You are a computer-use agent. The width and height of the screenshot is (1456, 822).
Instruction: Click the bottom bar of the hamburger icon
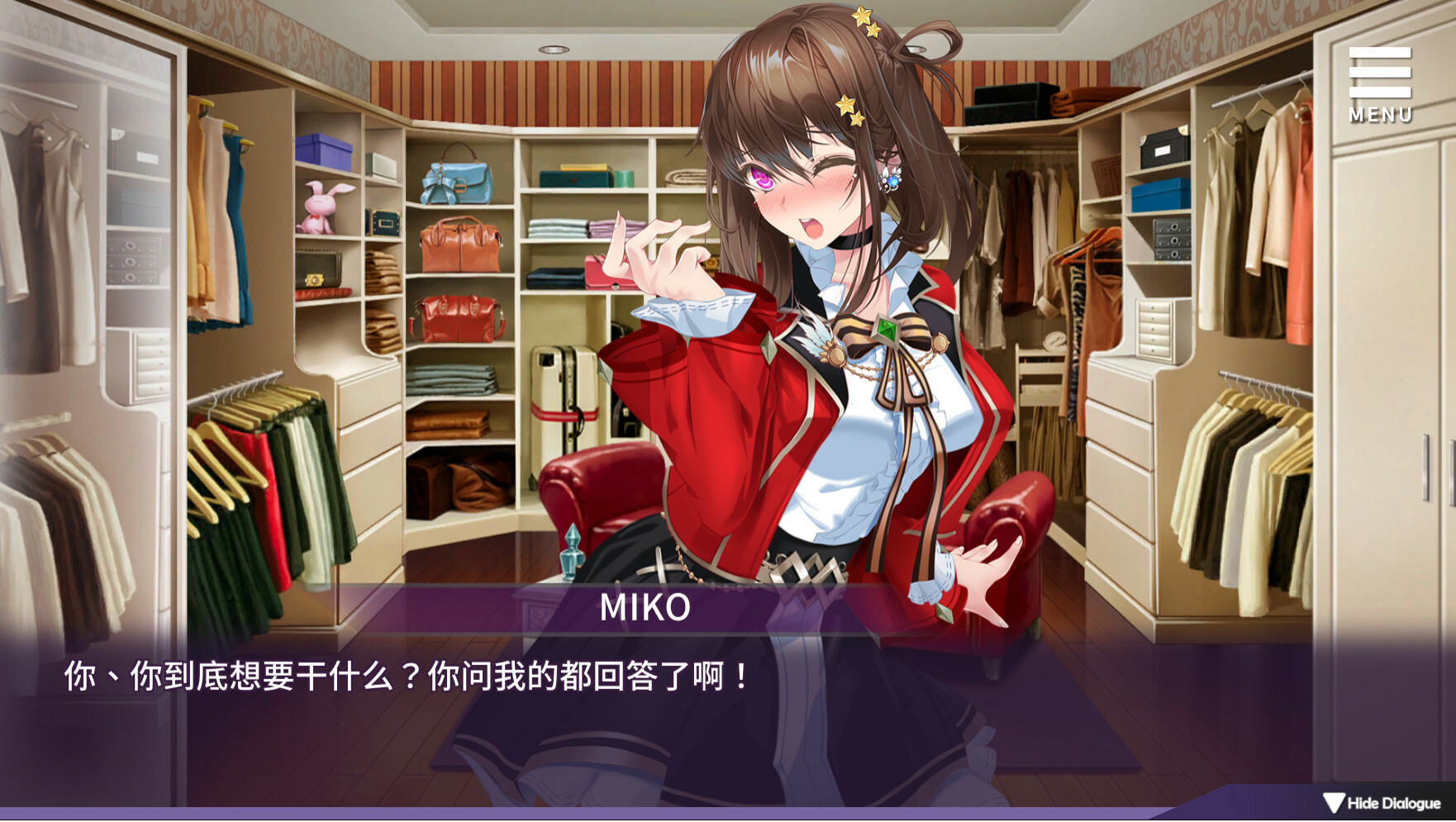pyautogui.click(x=1378, y=91)
